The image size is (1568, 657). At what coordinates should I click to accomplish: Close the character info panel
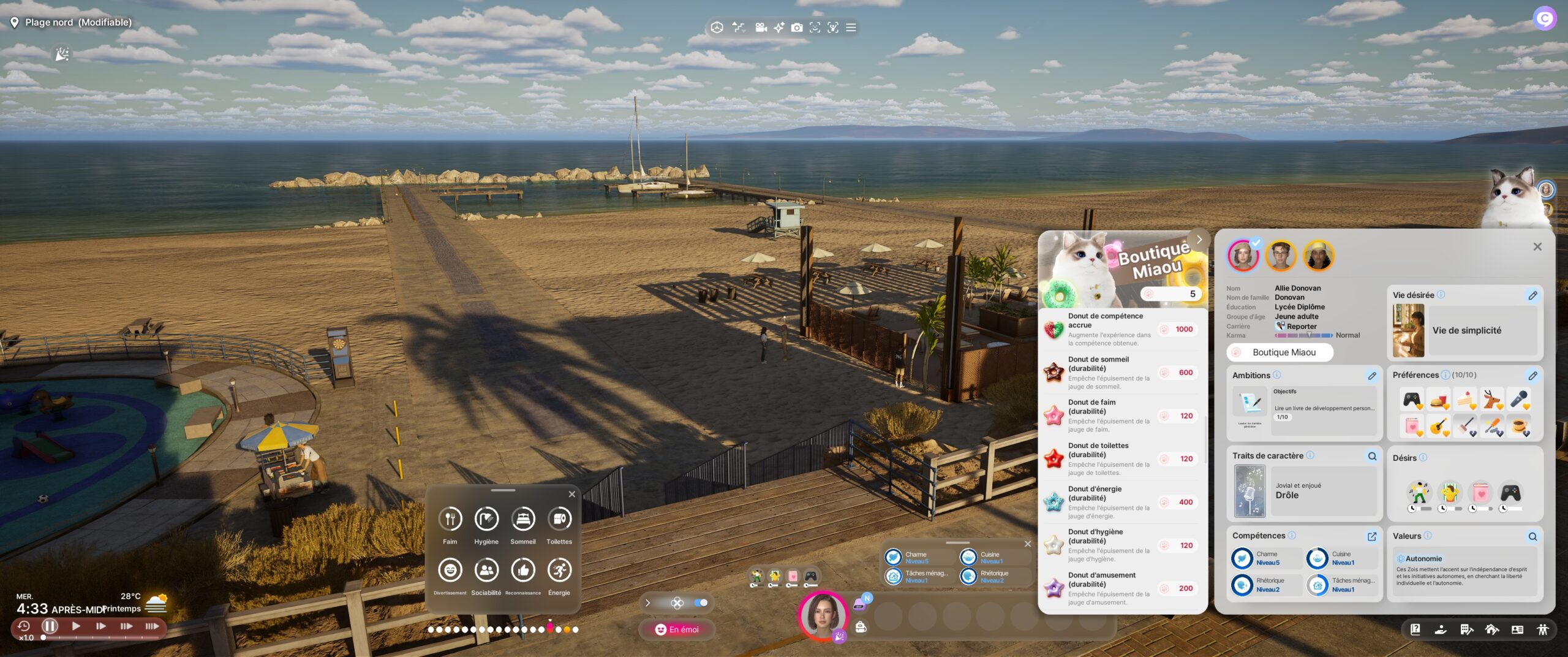tap(1537, 246)
